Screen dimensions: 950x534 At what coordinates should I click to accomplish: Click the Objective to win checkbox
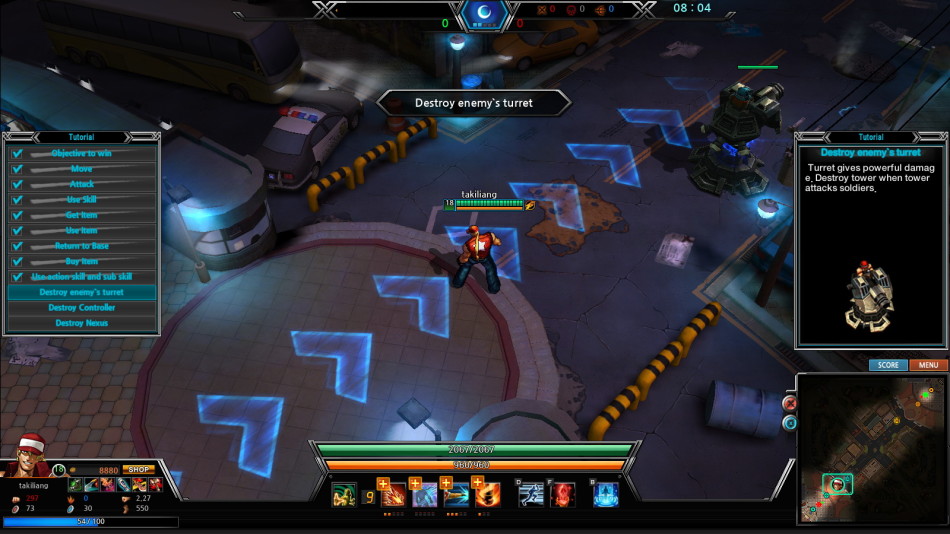pos(17,154)
